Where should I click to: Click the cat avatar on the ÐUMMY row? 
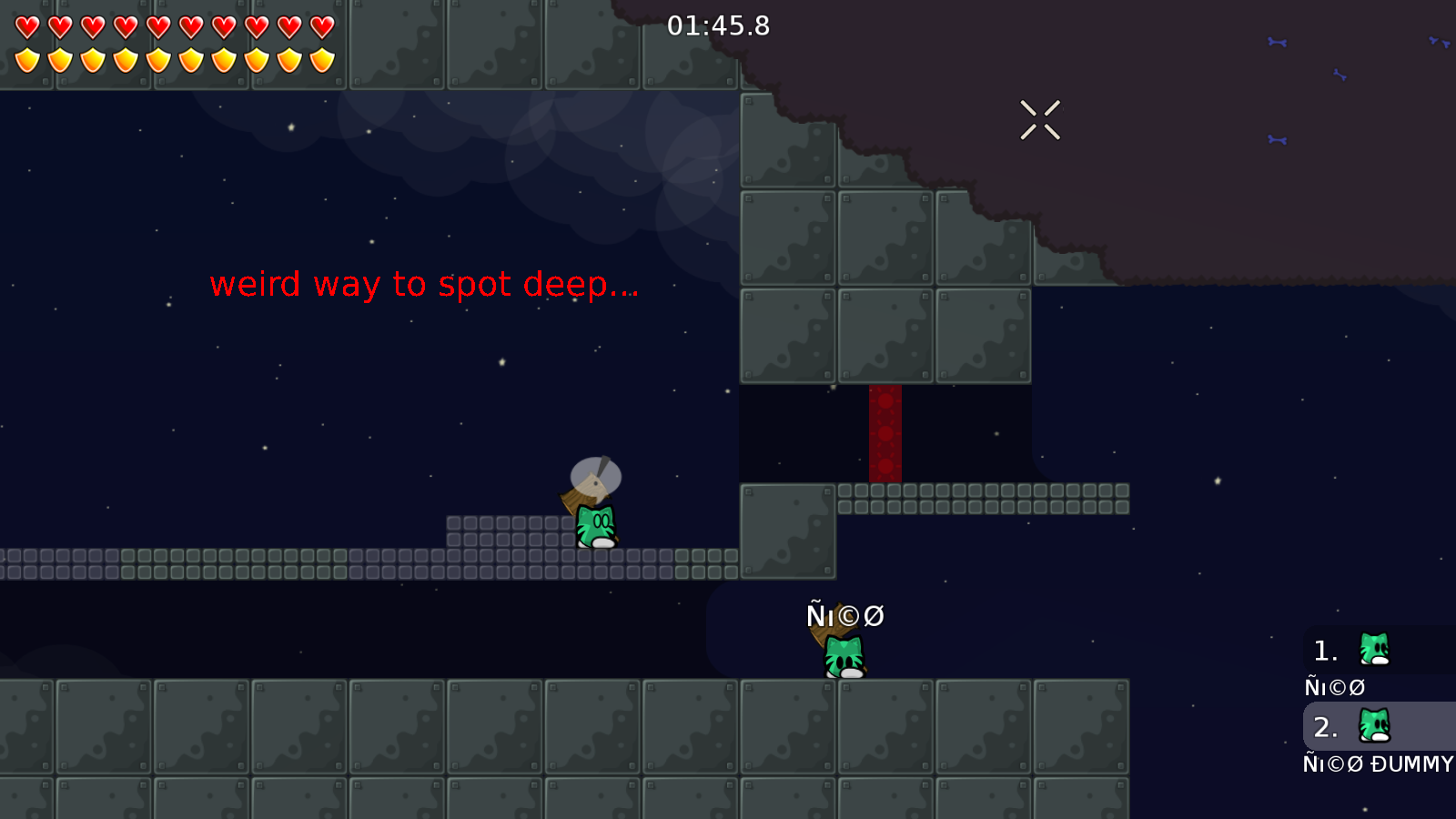(x=1372, y=726)
